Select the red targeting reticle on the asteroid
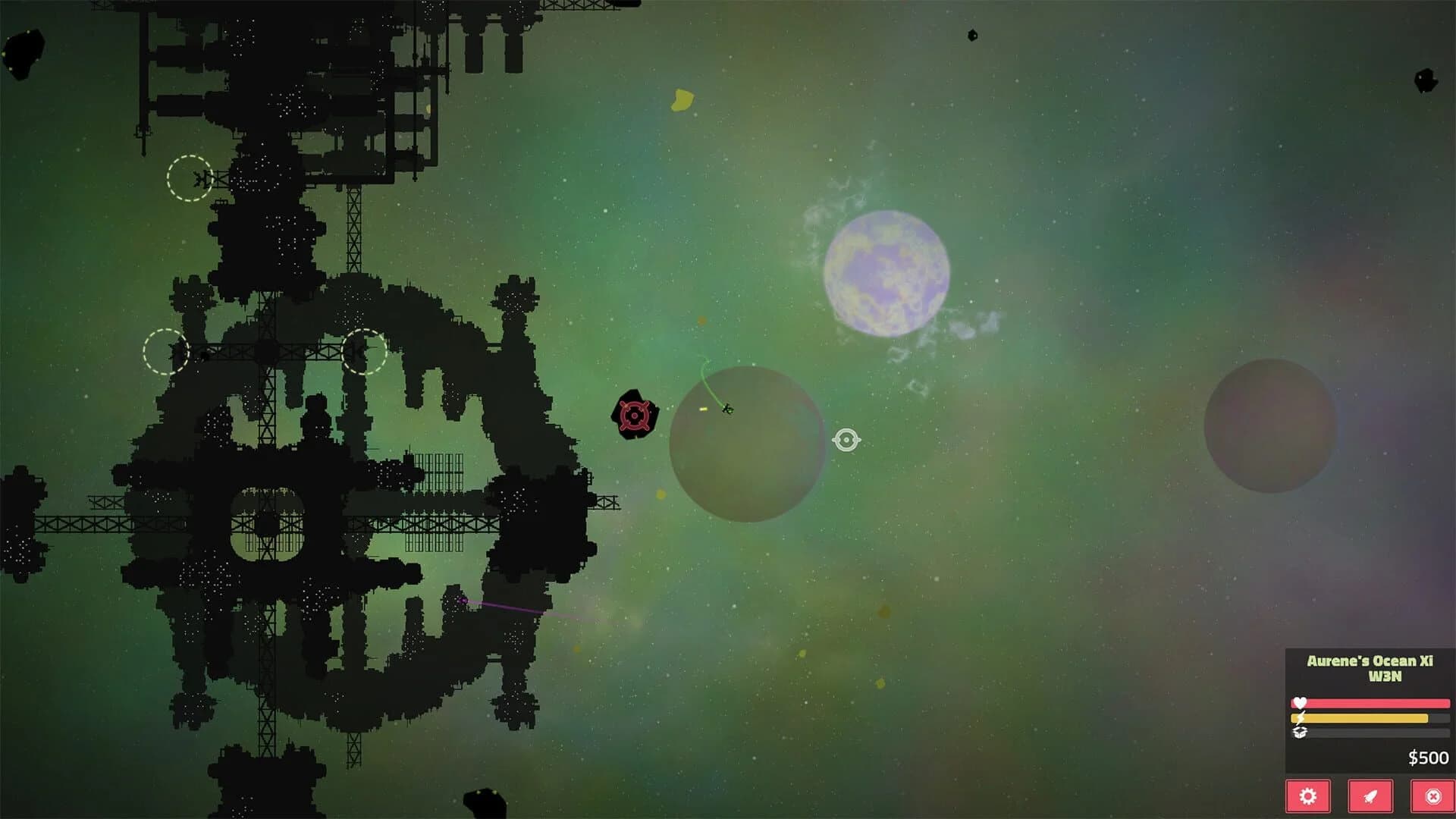Screen dimensions: 1456x819 [635, 415]
